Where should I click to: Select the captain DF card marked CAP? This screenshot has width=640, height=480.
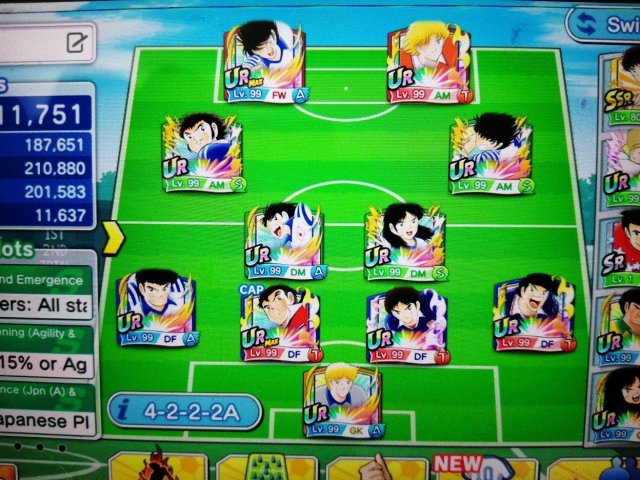(279, 322)
